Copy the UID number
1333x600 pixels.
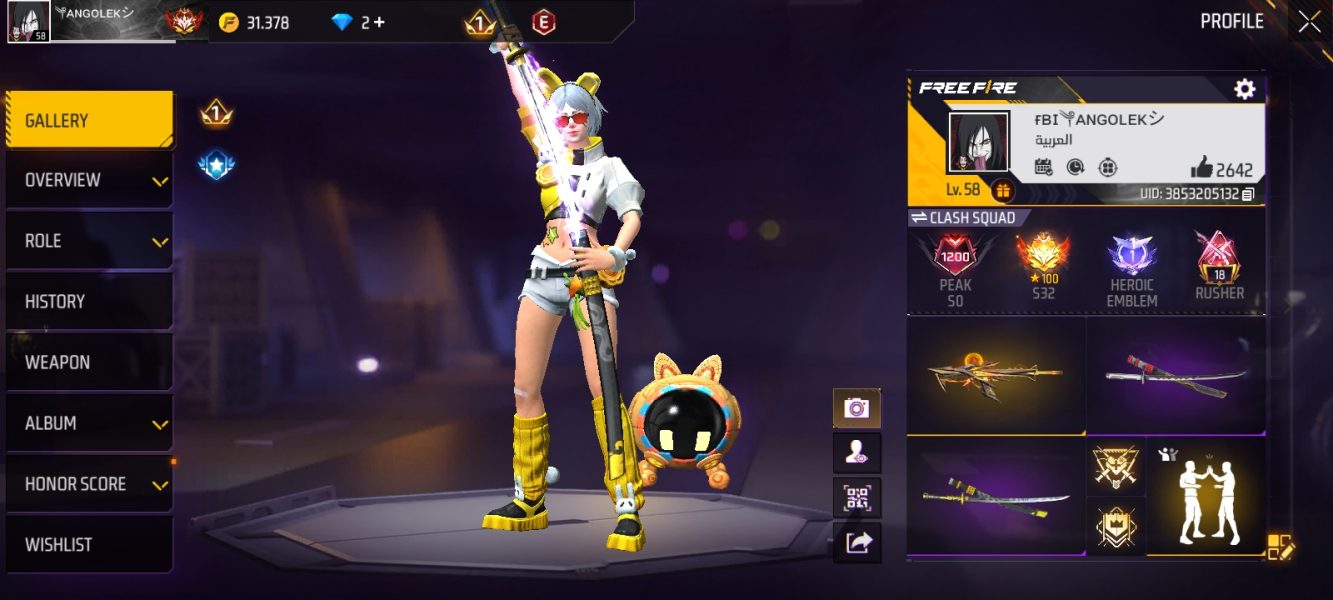[x=1248, y=194]
